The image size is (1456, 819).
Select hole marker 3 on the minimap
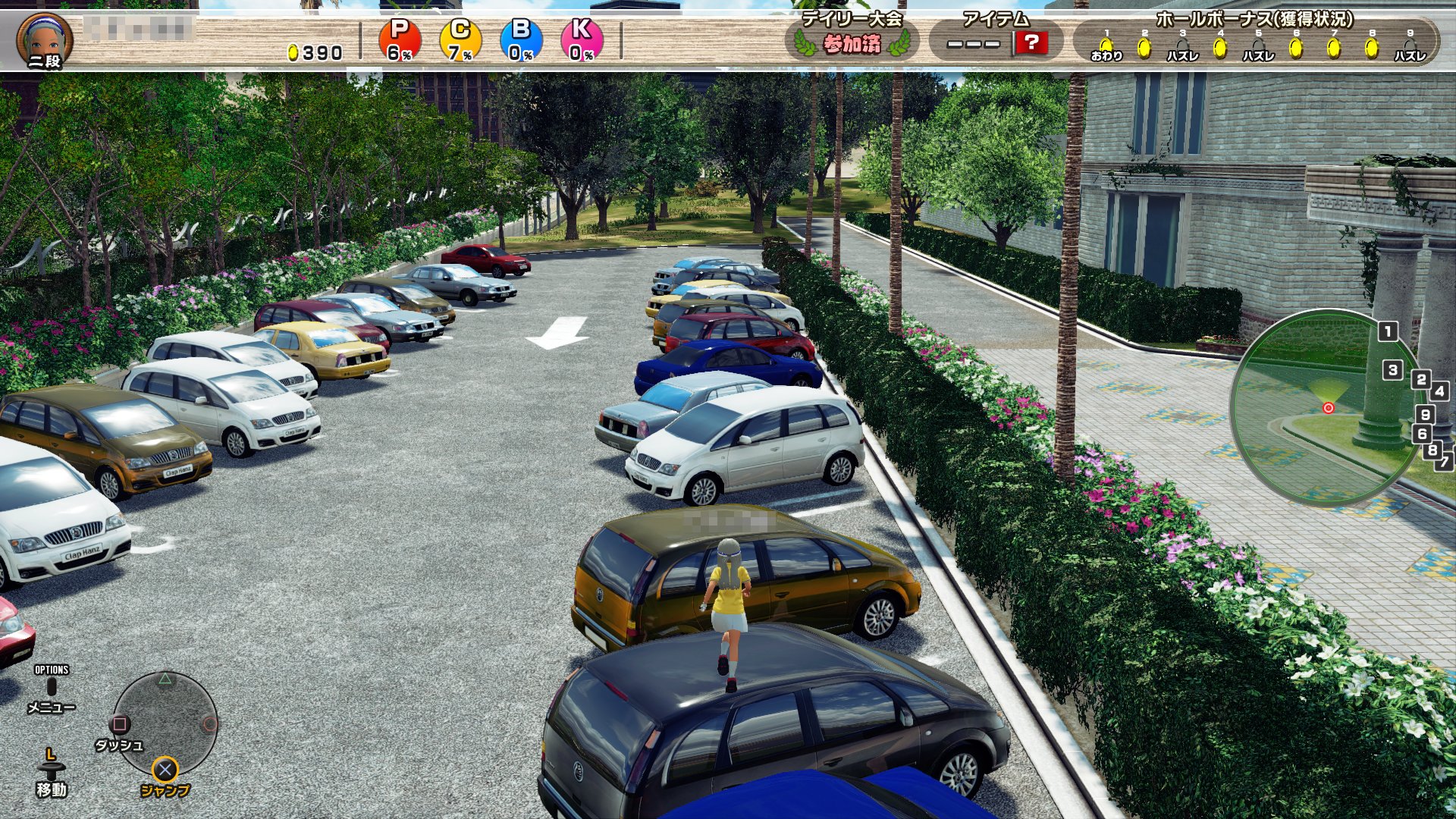coord(1392,370)
